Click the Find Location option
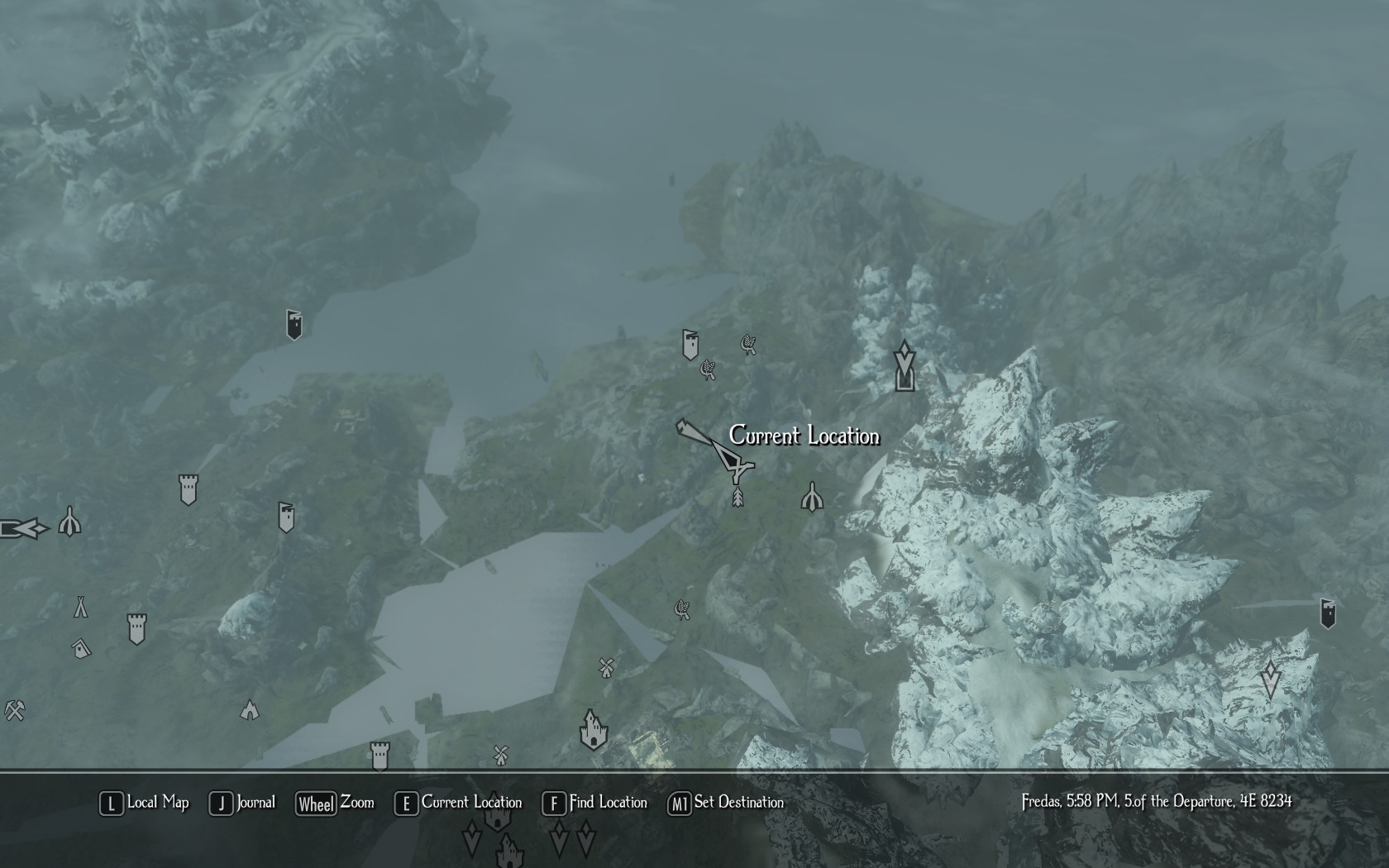 pos(594,803)
